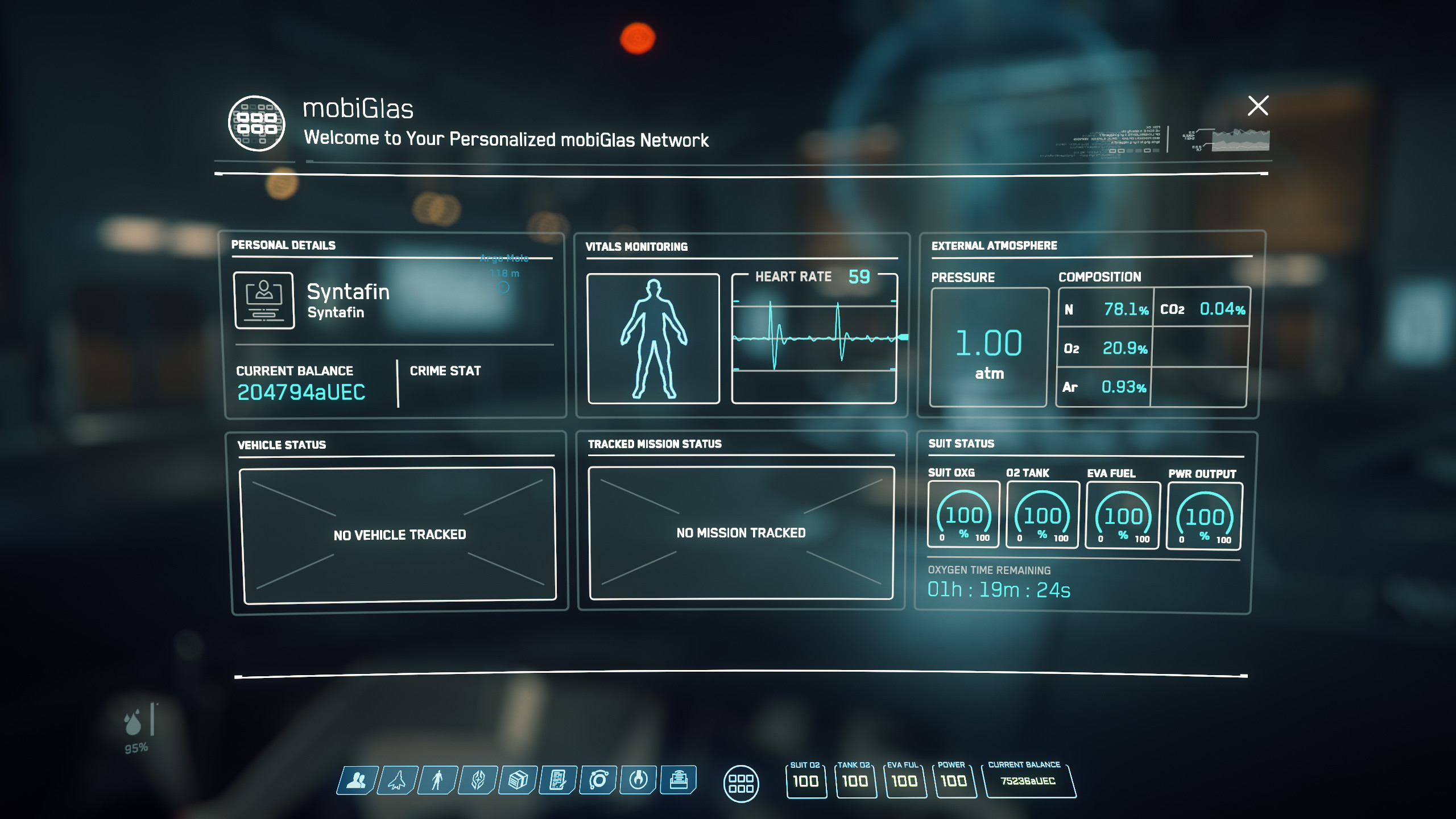Open the vehicle manager ship icon
The width and height of the screenshot is (1456, 819).
click(x=398, y=780)
